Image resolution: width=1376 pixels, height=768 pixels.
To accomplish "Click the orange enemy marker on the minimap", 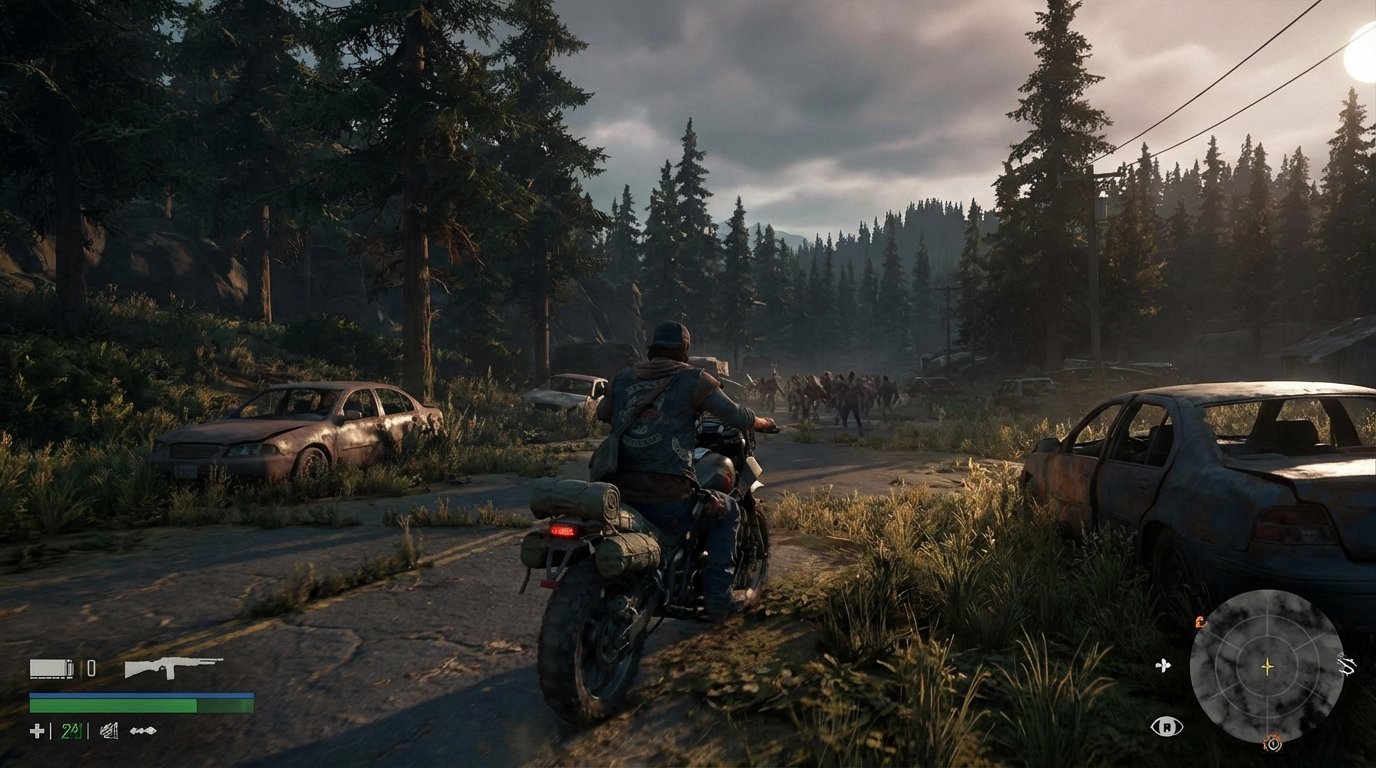I will [1199, 621].
